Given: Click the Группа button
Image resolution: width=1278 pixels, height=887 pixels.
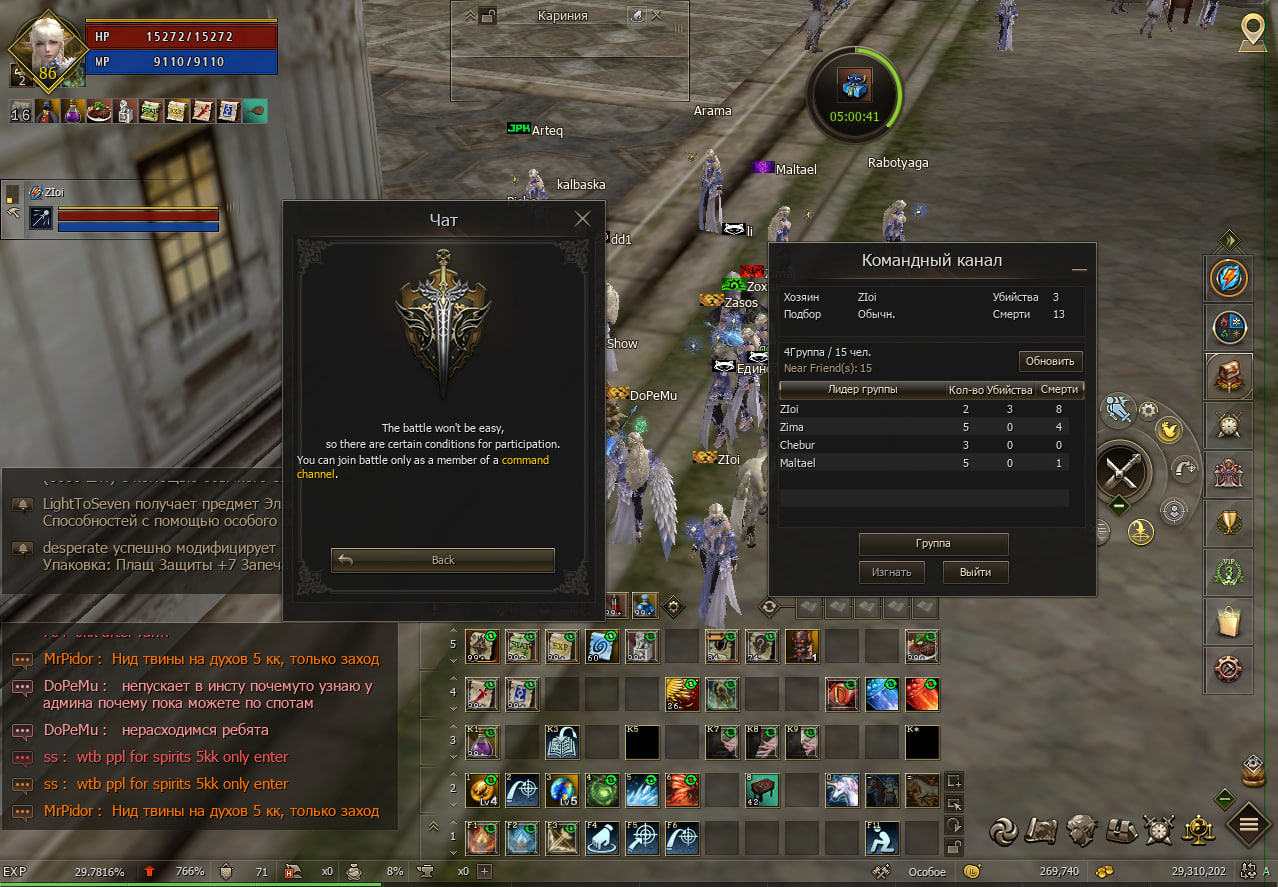Looking at the screenshot, I should [933, 543].
